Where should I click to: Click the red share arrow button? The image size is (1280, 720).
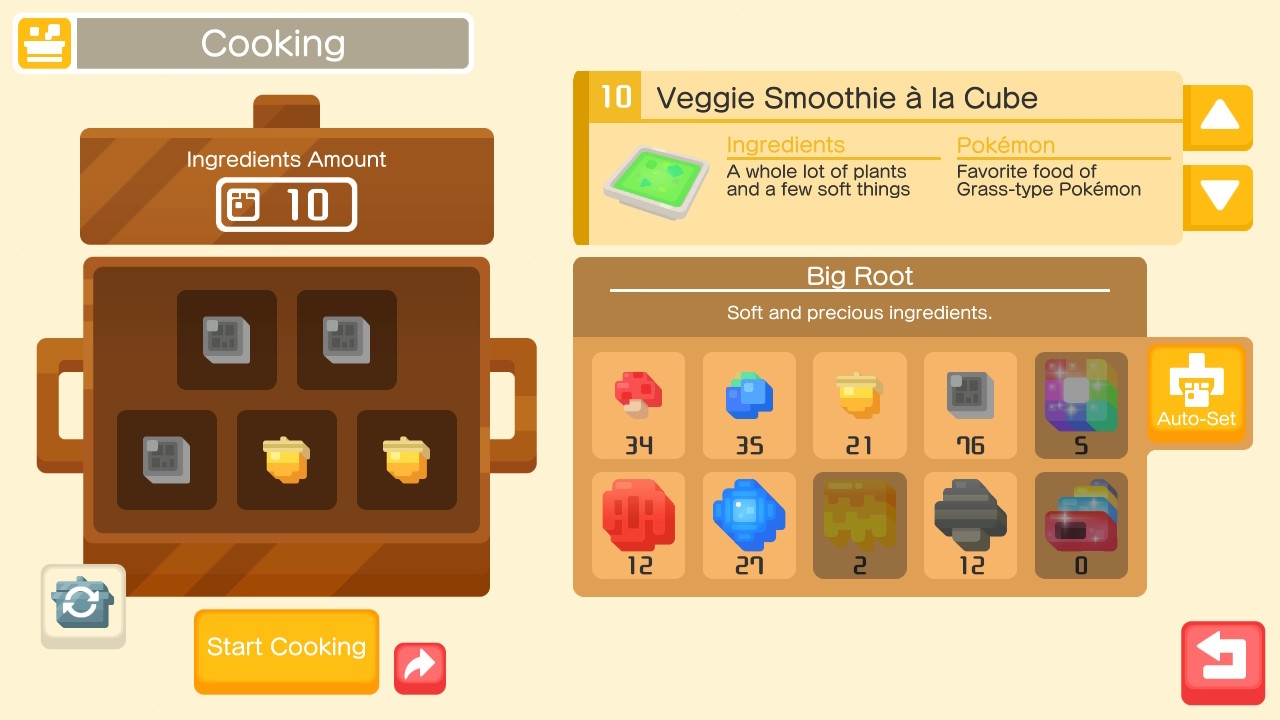click(420, 667)
